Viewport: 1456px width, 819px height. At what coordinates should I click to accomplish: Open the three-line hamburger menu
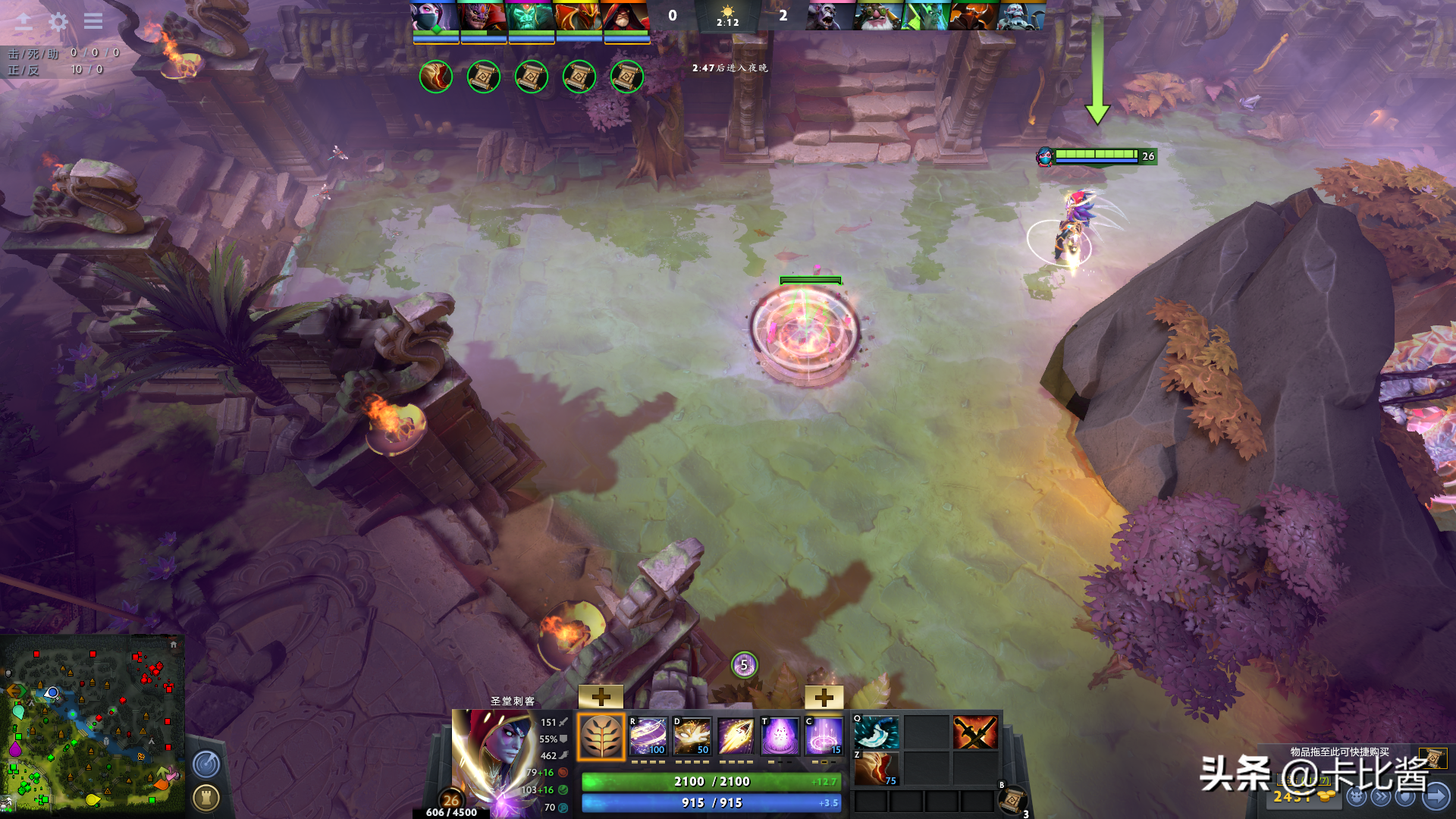pos(93,21)
